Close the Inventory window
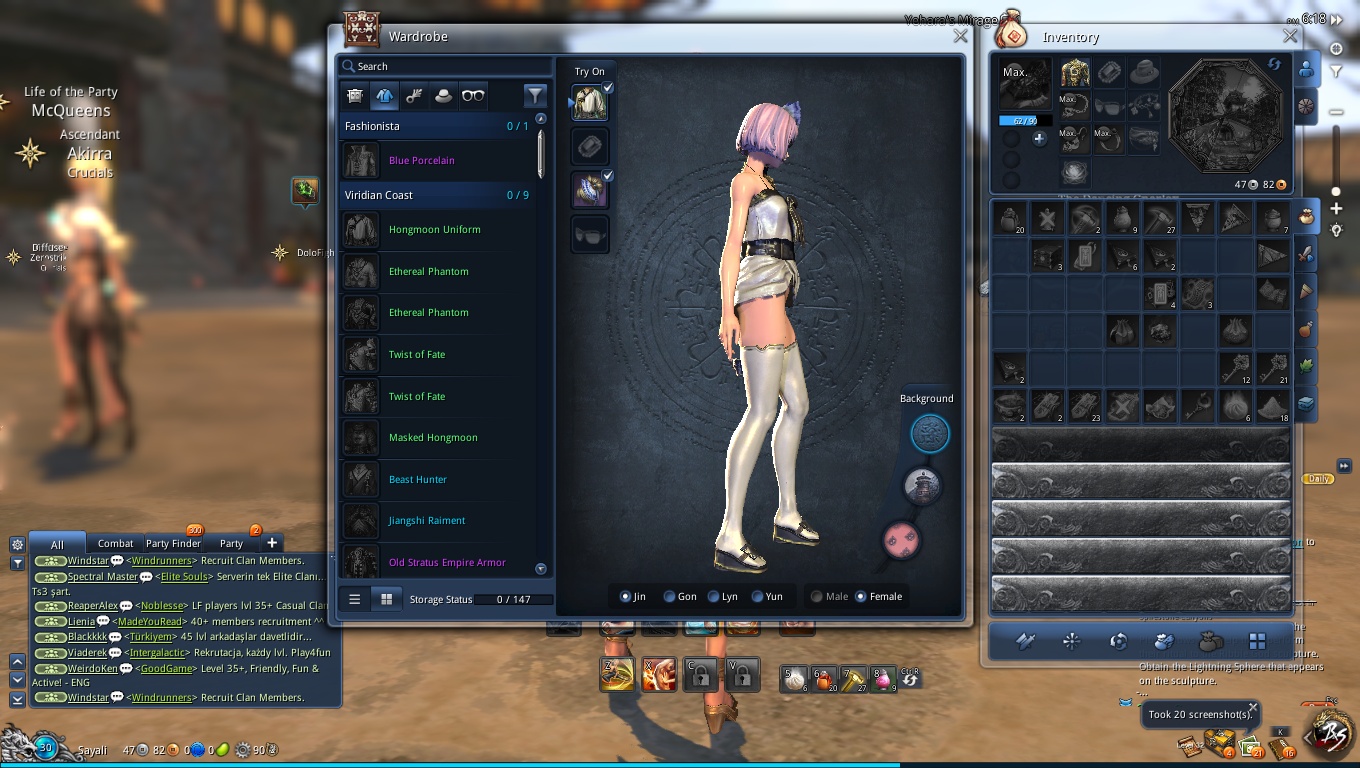Image resolution: width=1360 pixels, height=768 pixels. (1290, 36)
